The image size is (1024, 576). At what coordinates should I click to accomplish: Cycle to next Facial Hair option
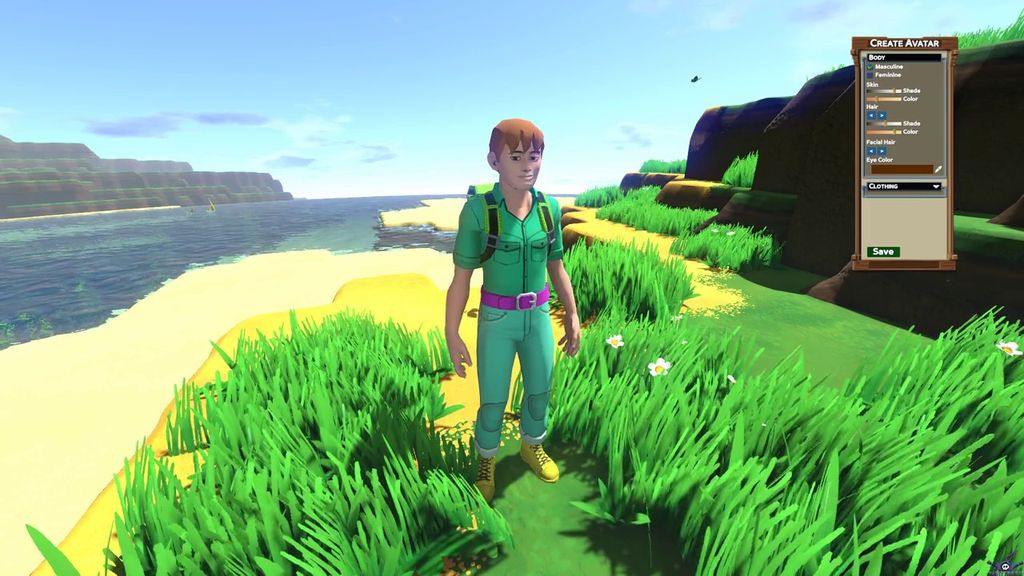882,151
